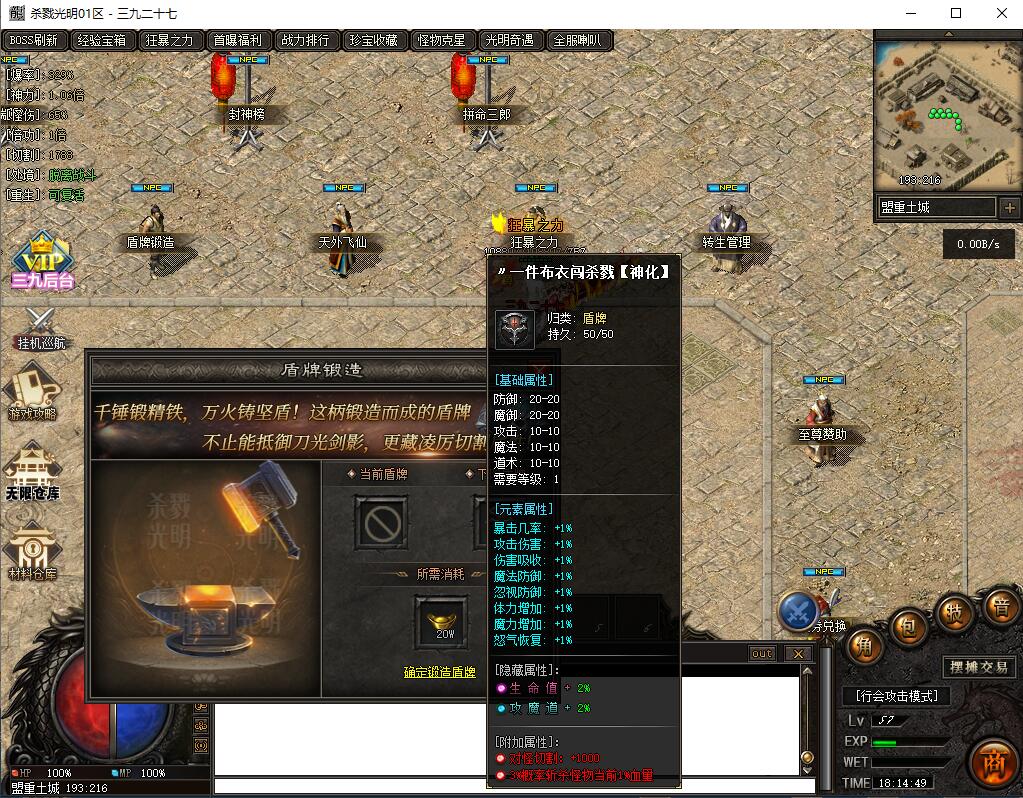Maximize the game window
The width and height of the screenshot is (1023, 798).
tap(956, 13)
